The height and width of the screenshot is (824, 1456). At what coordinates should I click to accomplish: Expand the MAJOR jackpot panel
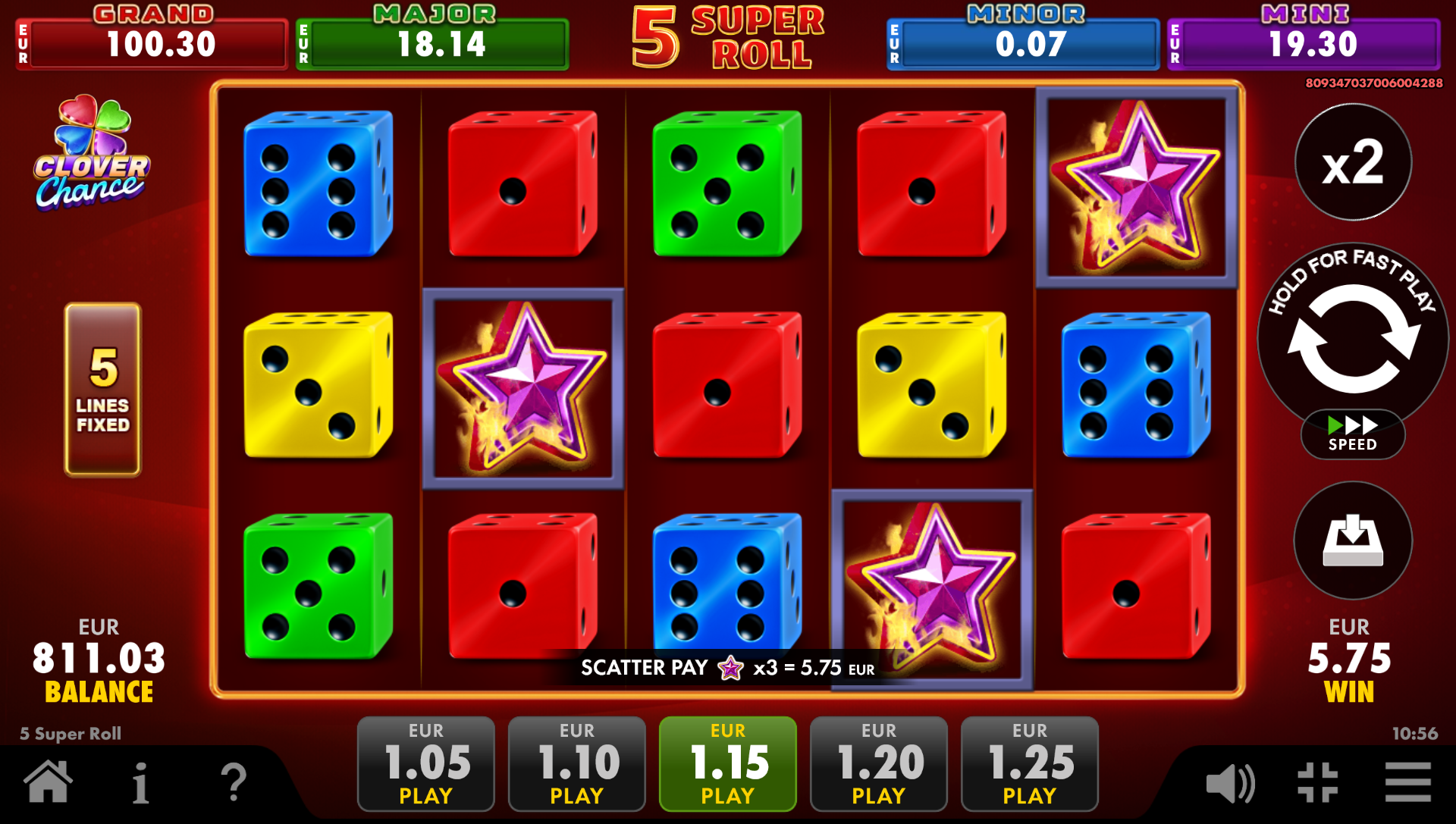pos(431,42)
